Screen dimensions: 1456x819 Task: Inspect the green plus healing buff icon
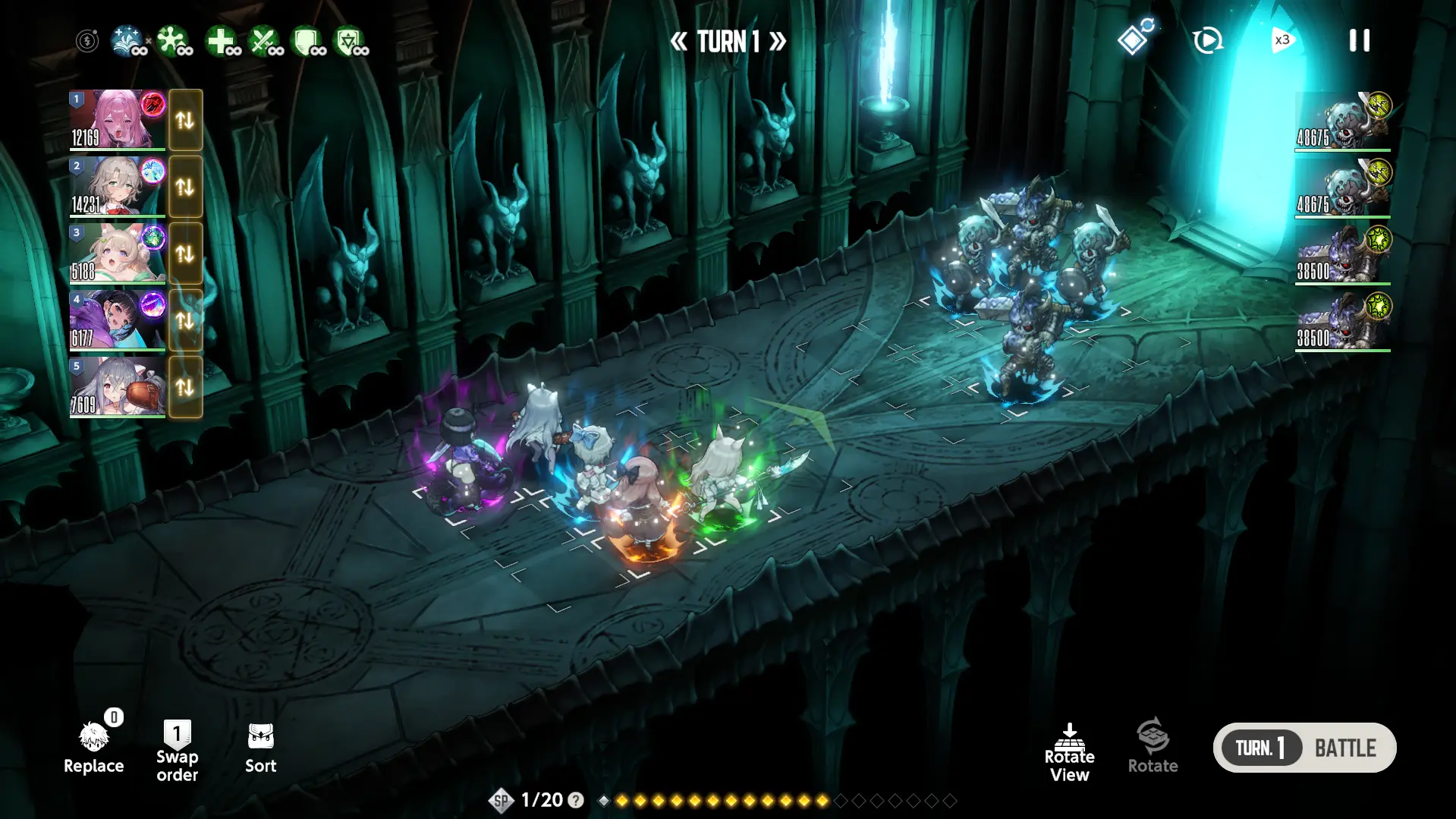pyautogui.click(x=222, y=41)
